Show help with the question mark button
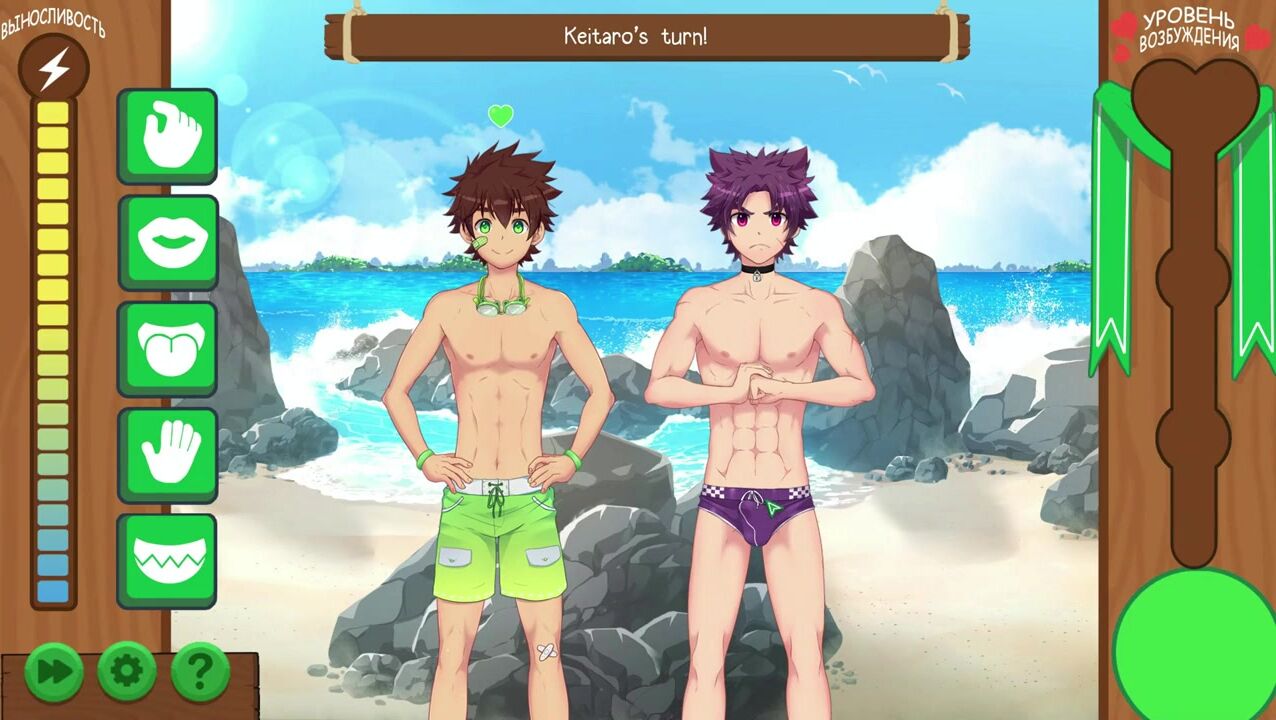1276x720 pixels. click(200, 671)
